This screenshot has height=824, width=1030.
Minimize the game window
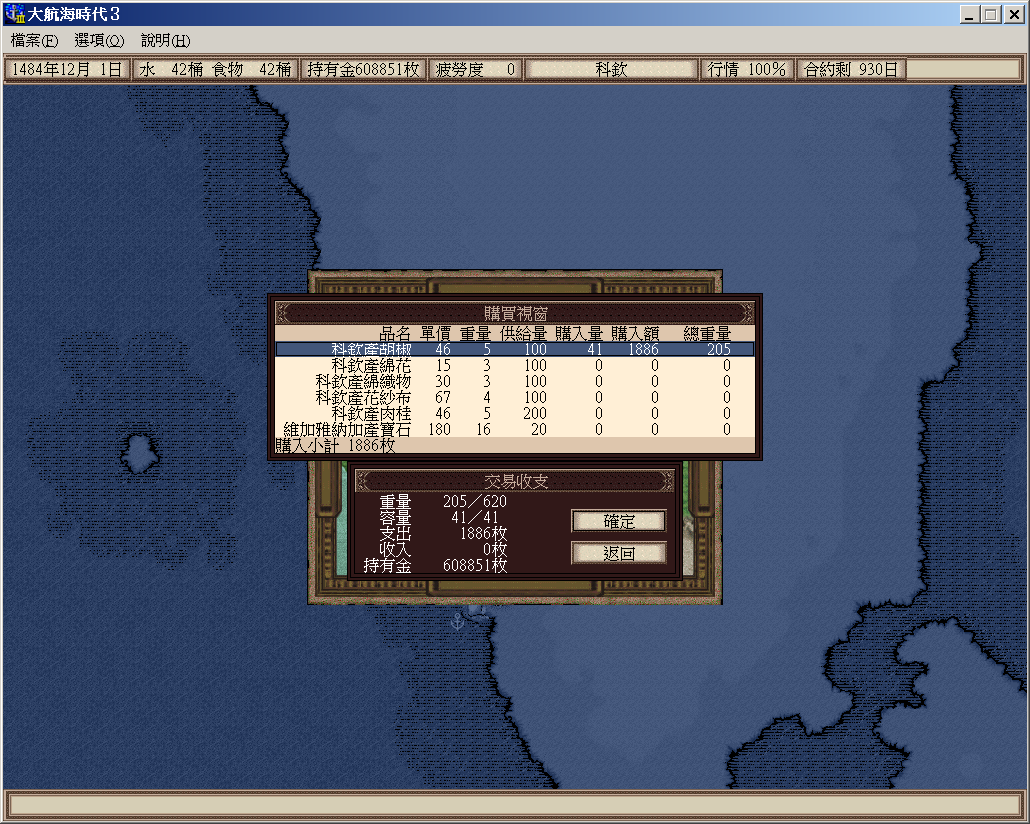tap(969, 15)
